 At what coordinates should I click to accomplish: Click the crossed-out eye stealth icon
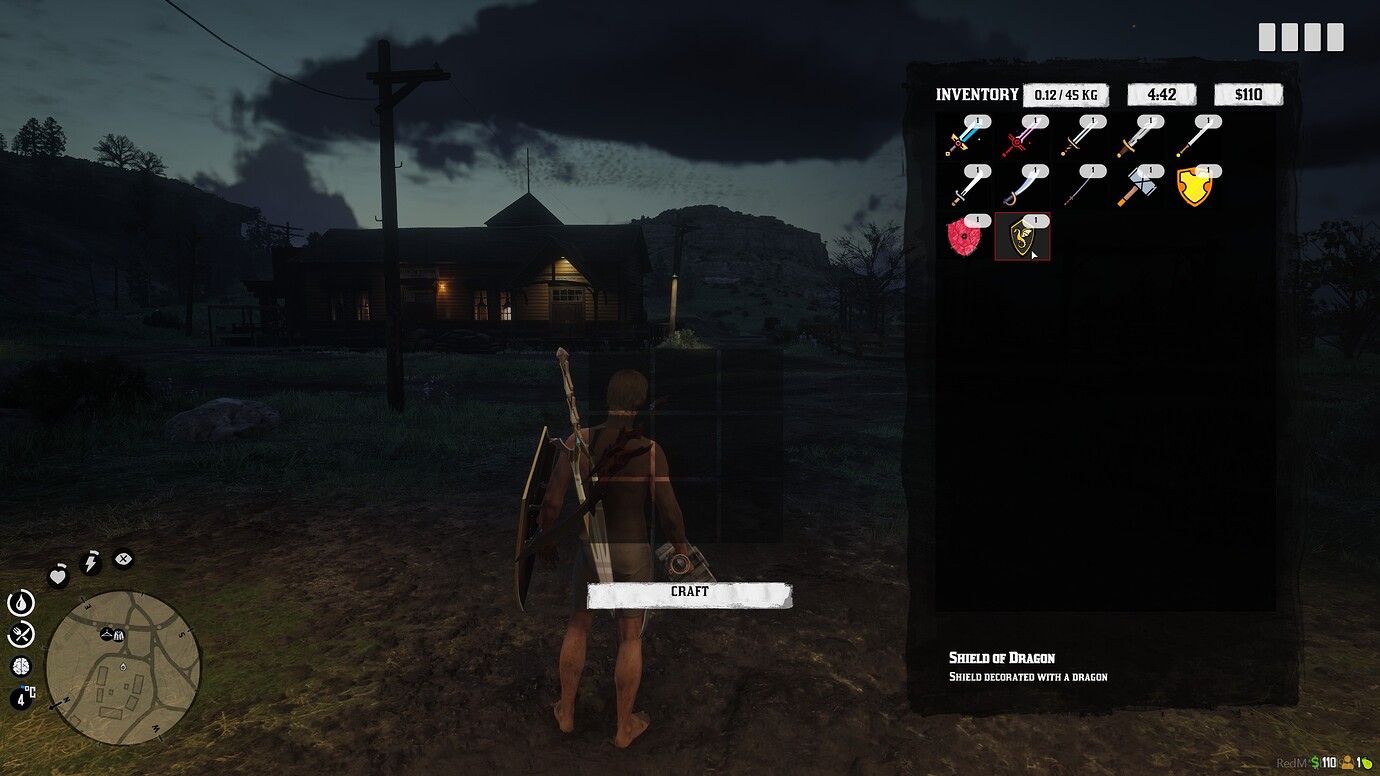pyautogui.click(x=122, y=559)
